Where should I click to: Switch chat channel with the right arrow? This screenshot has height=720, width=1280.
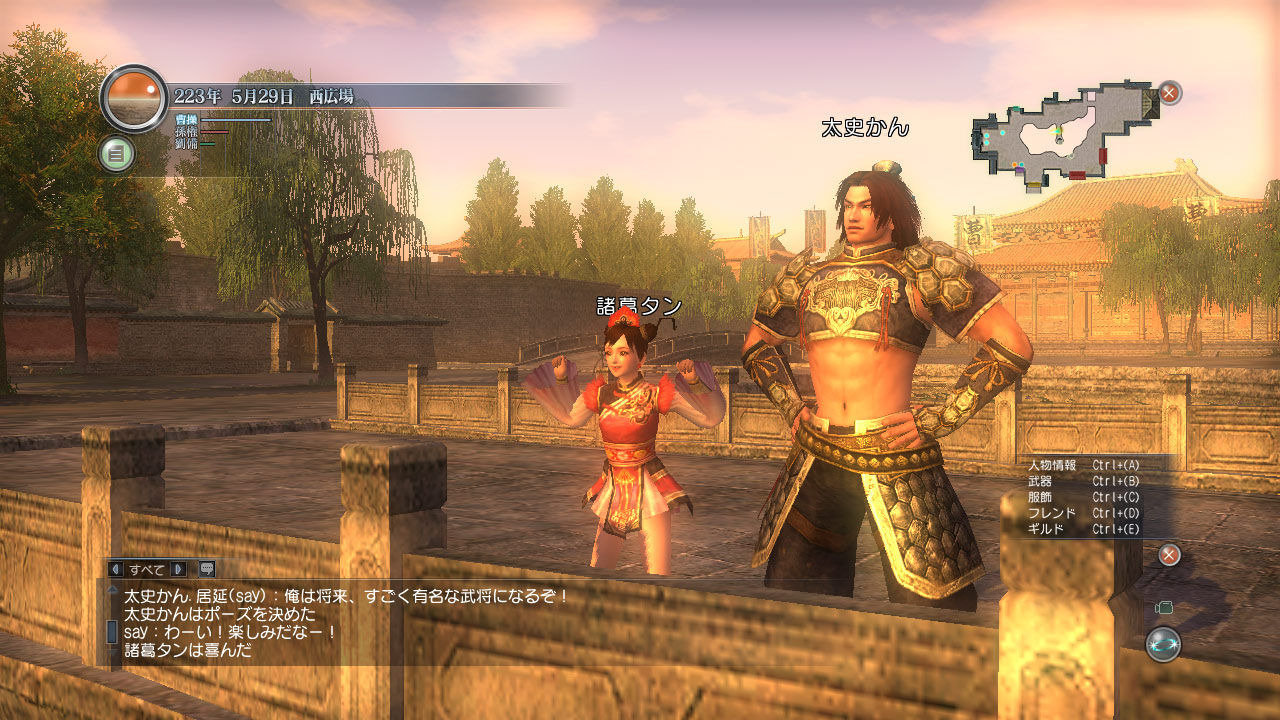tap(180, 569)
